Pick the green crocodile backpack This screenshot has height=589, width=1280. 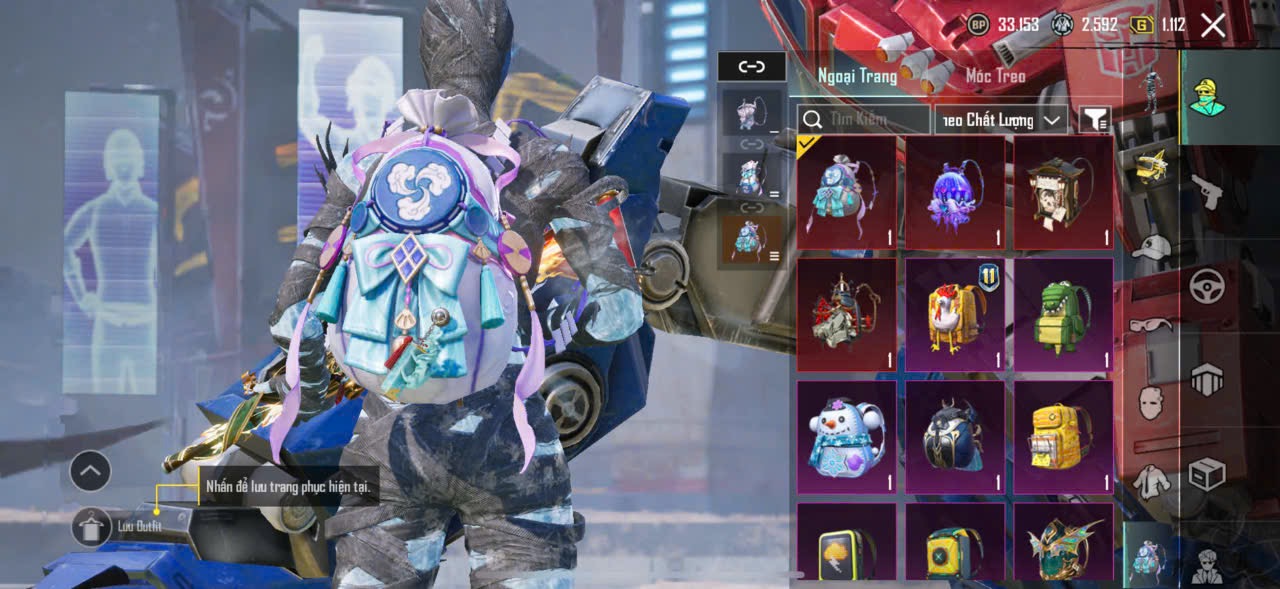point(1063,314)
